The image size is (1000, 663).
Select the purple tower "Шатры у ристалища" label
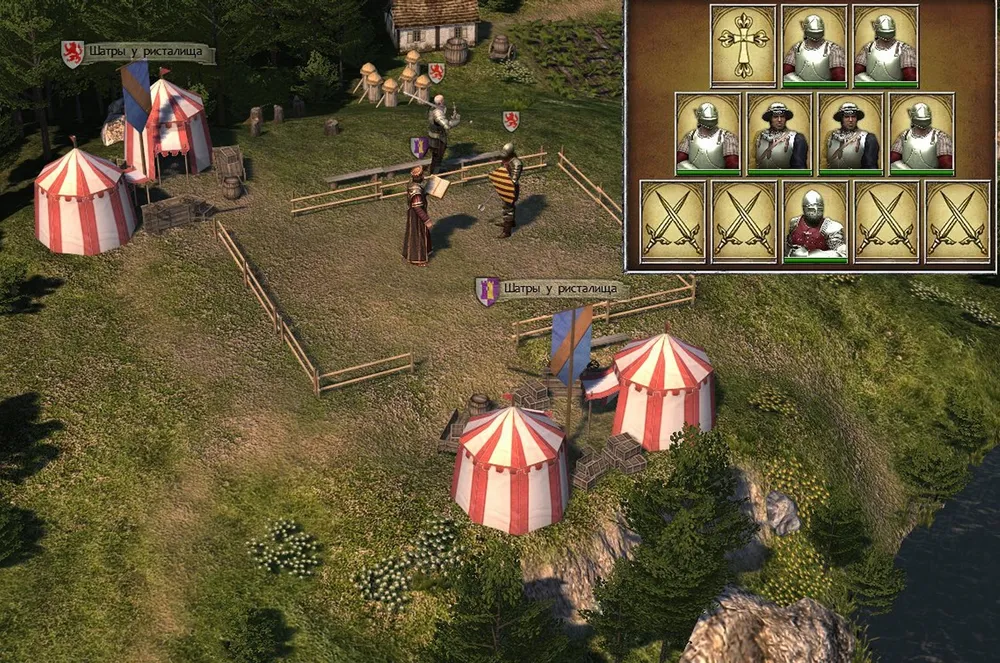(553, 290)
